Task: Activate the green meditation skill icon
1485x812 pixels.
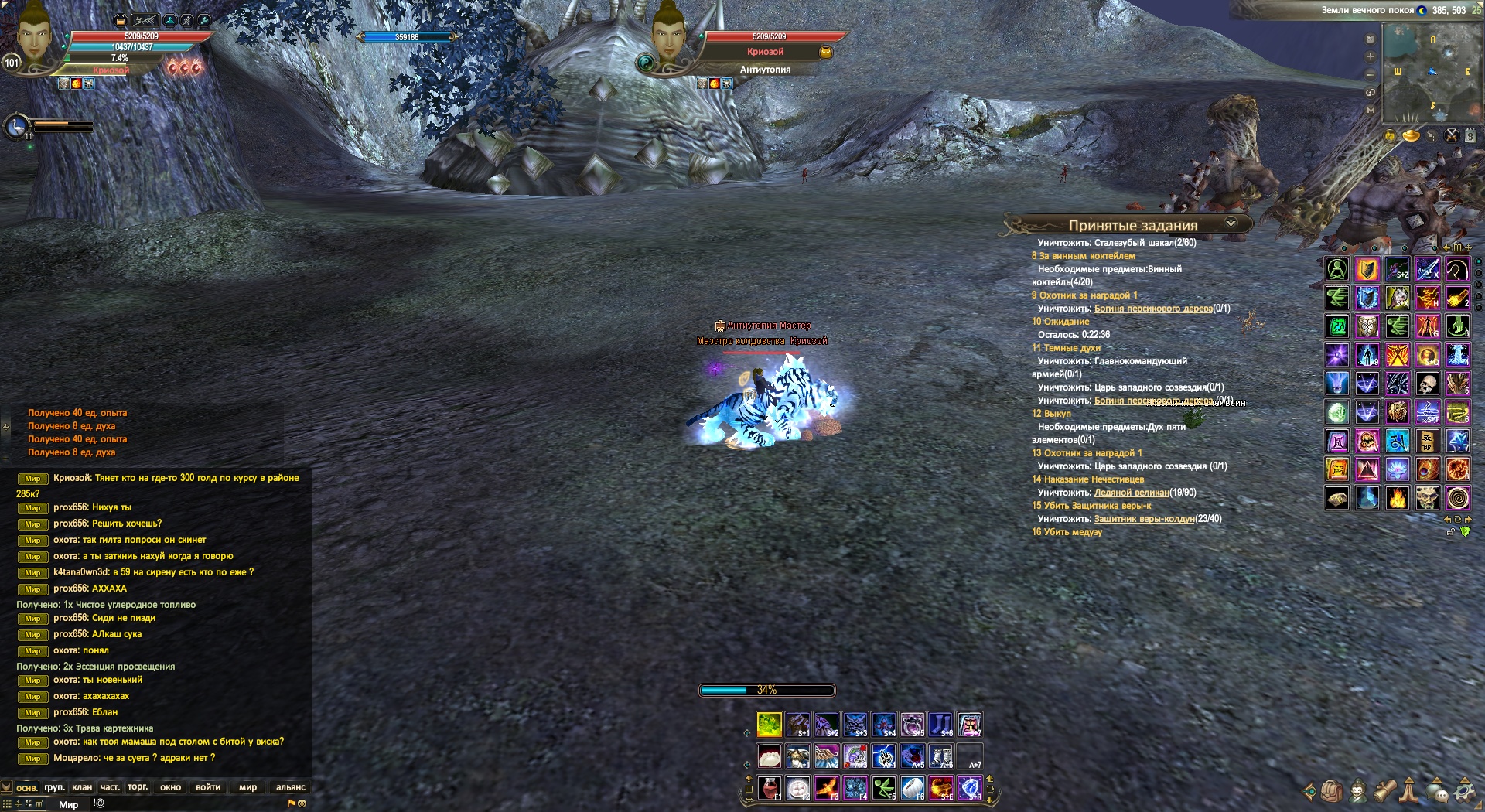Action: click(1337, 269)
